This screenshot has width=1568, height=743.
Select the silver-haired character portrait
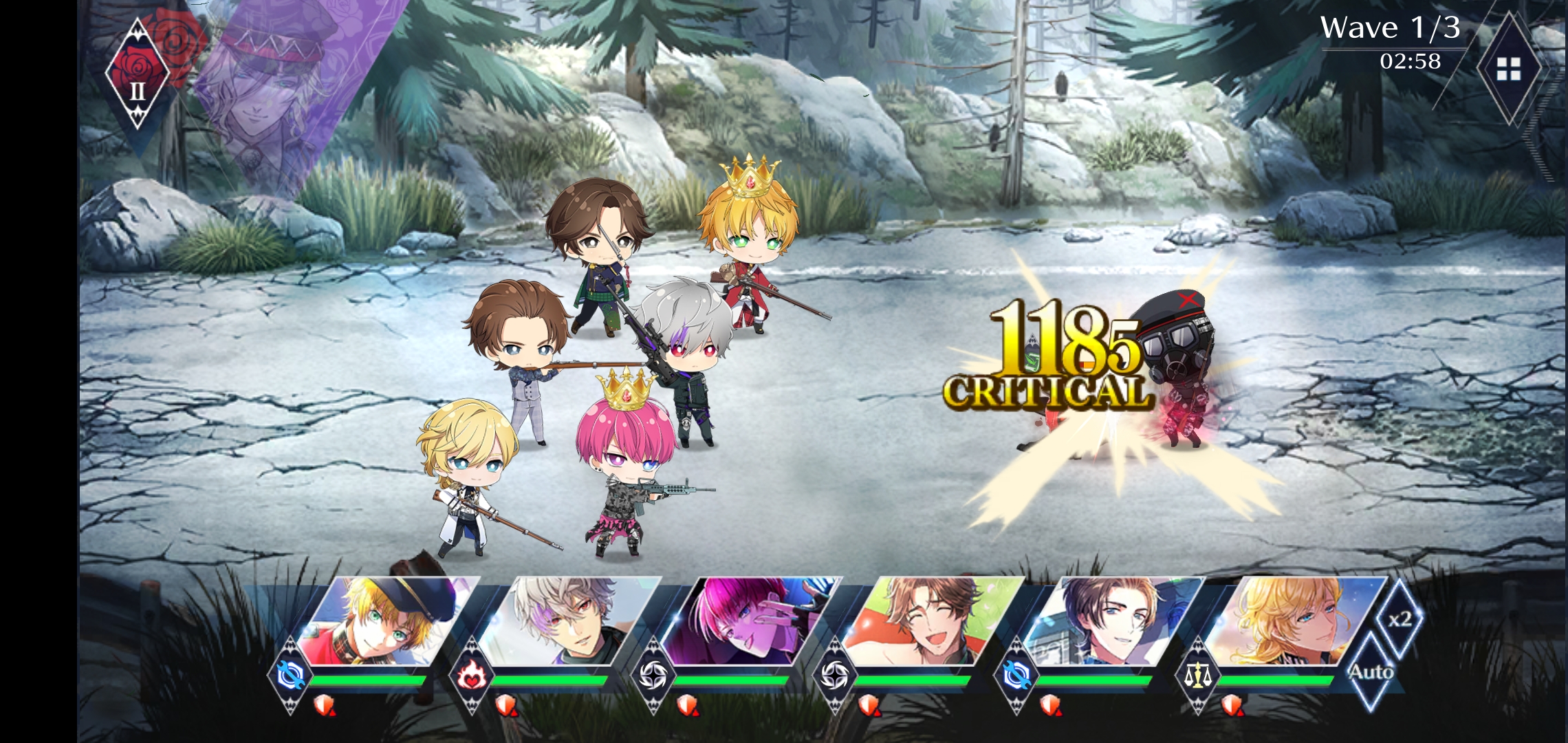[567, 621]
